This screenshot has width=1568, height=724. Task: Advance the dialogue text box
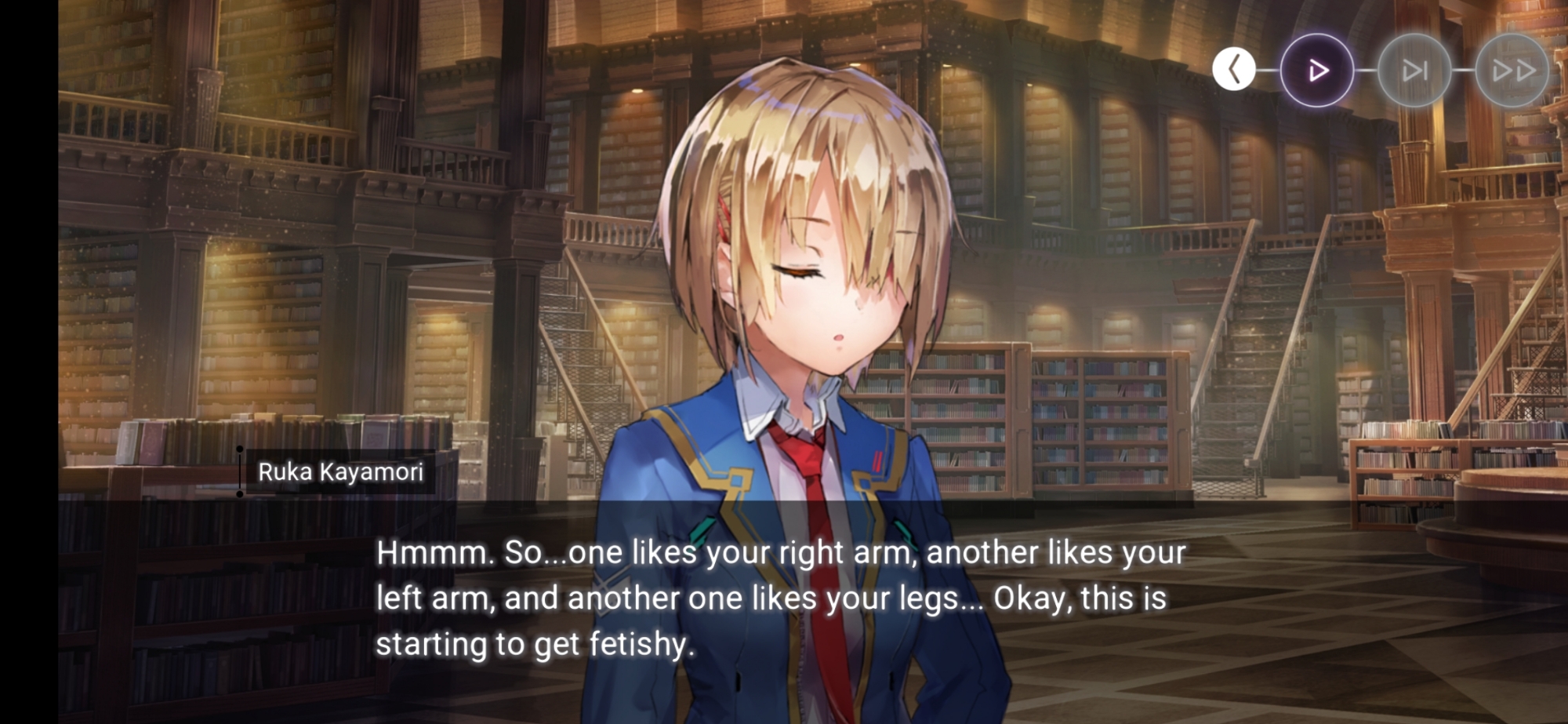780,598
